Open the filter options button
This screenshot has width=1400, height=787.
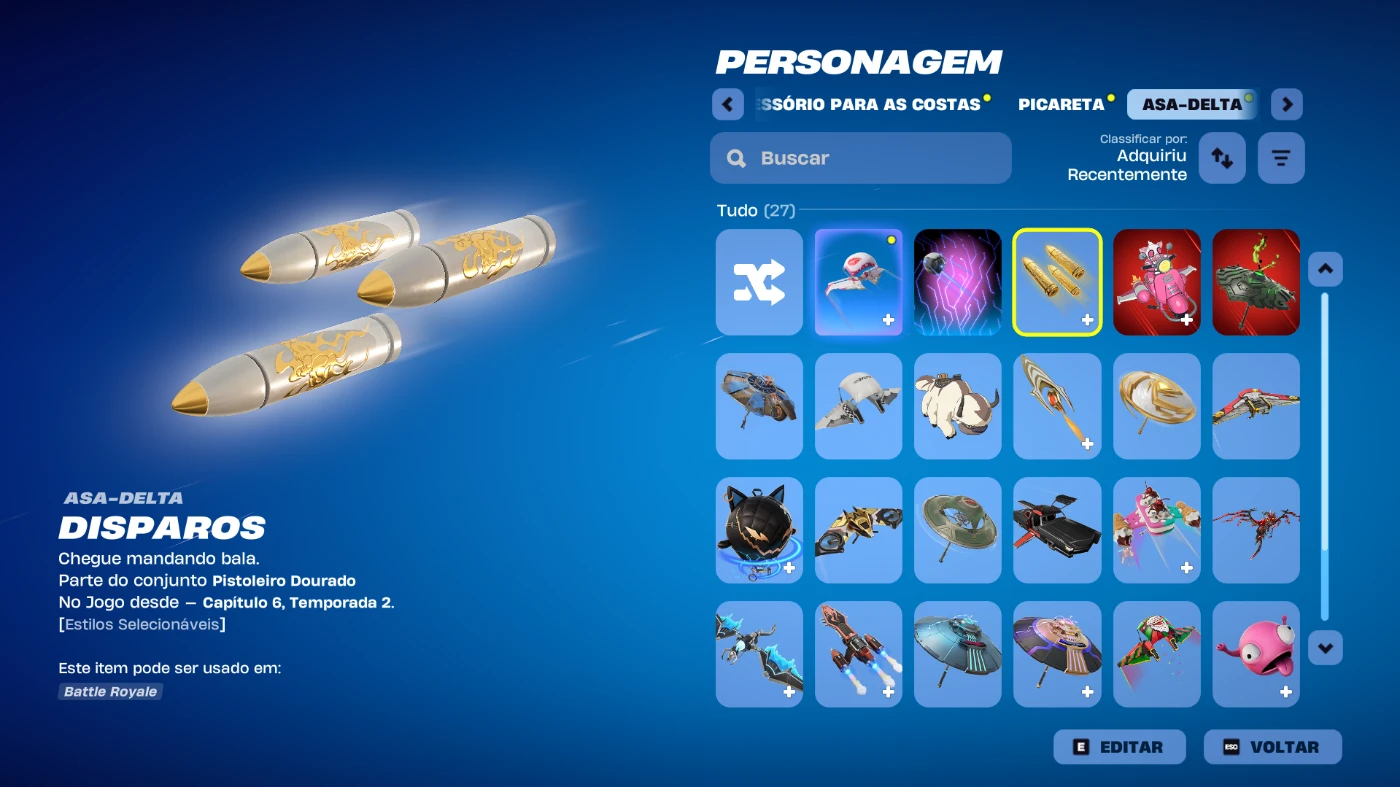pos(1281,158)
